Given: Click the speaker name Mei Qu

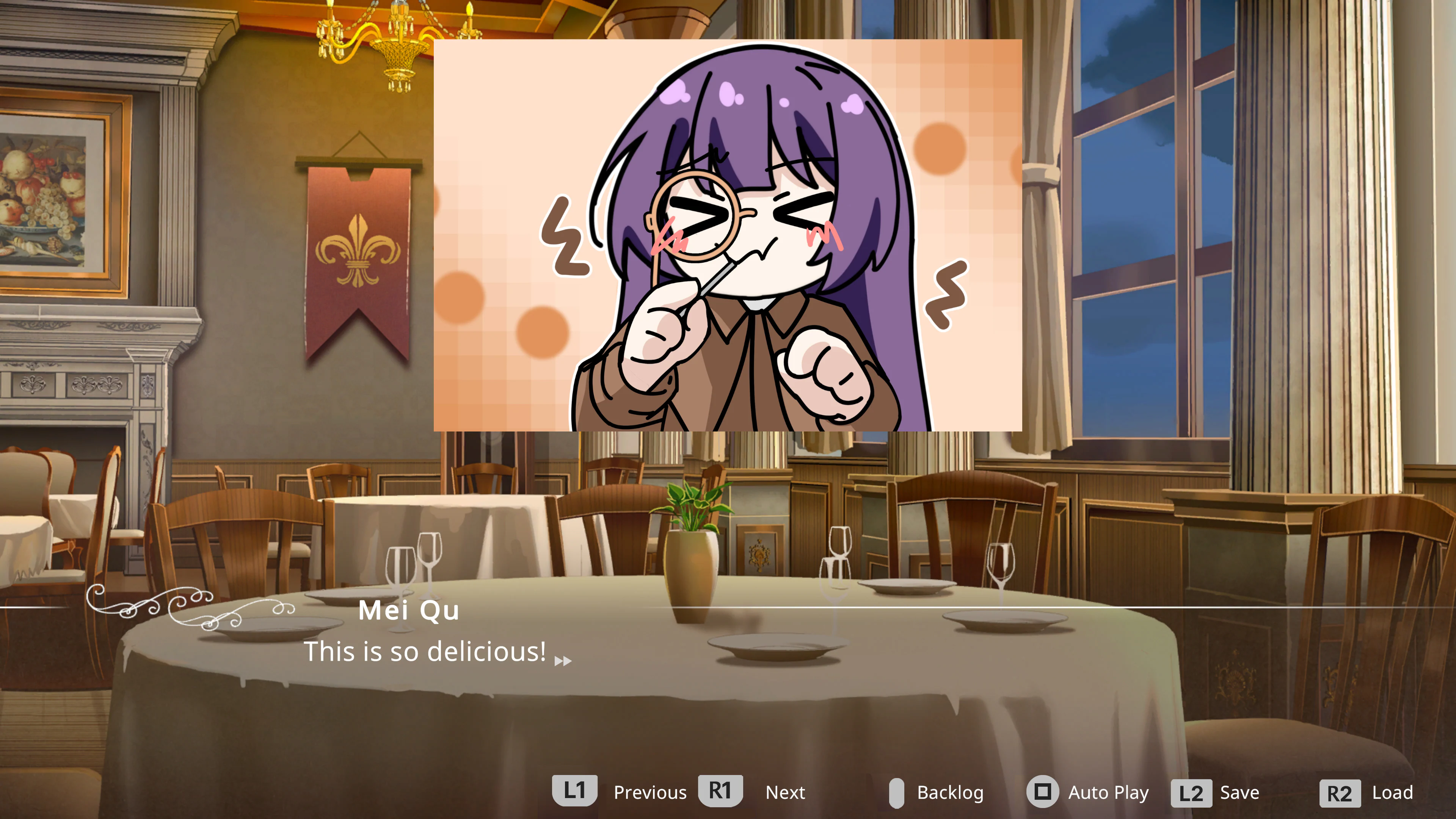Looking at the screenshot, I should point(409,610).
